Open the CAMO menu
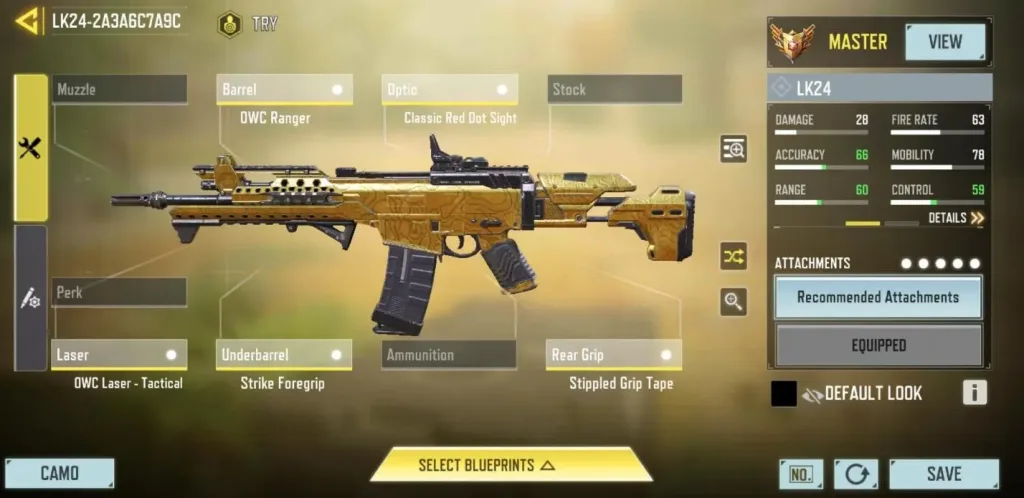Viewport: 1024px width, 498px height. click(60, 473)
